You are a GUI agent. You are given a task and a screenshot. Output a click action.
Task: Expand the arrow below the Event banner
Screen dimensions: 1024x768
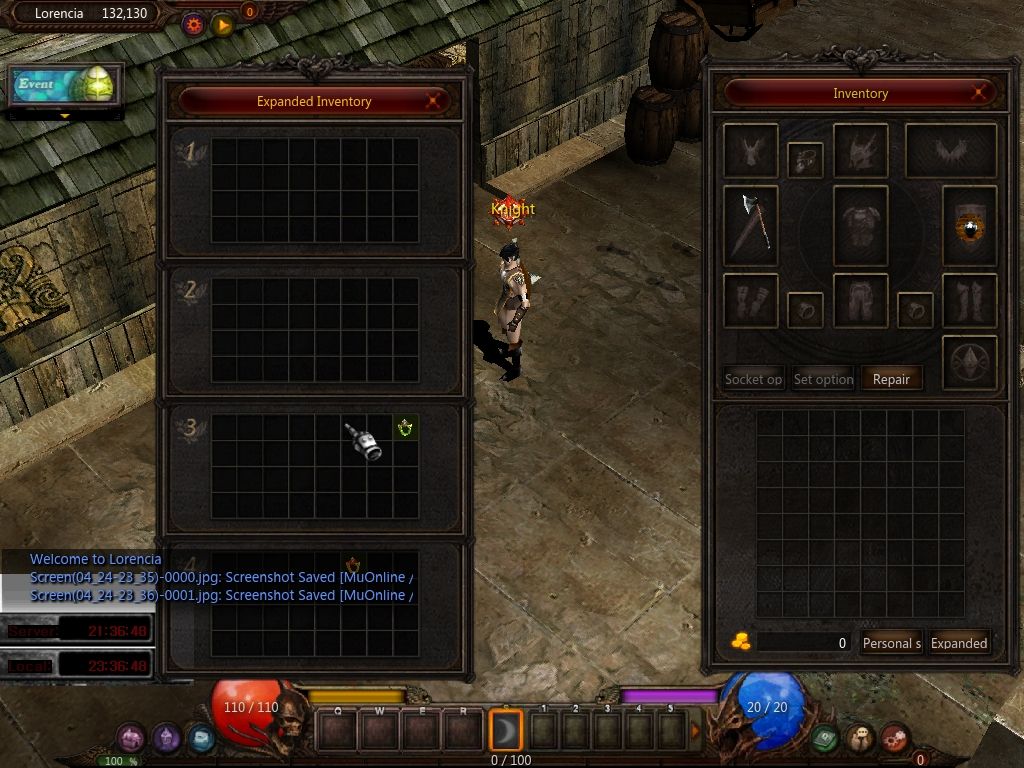tap(66, 116)
